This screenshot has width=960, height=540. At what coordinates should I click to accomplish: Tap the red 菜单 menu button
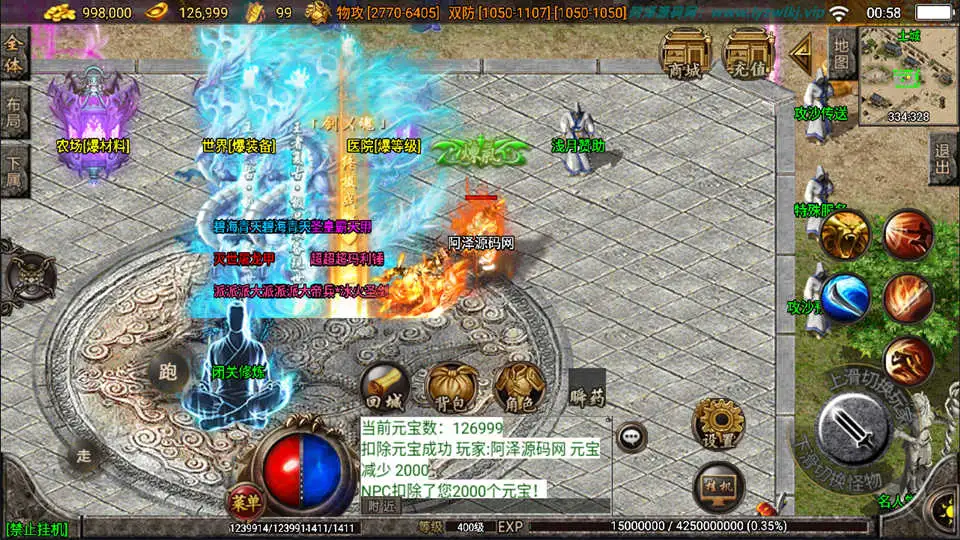click(242, 499)
